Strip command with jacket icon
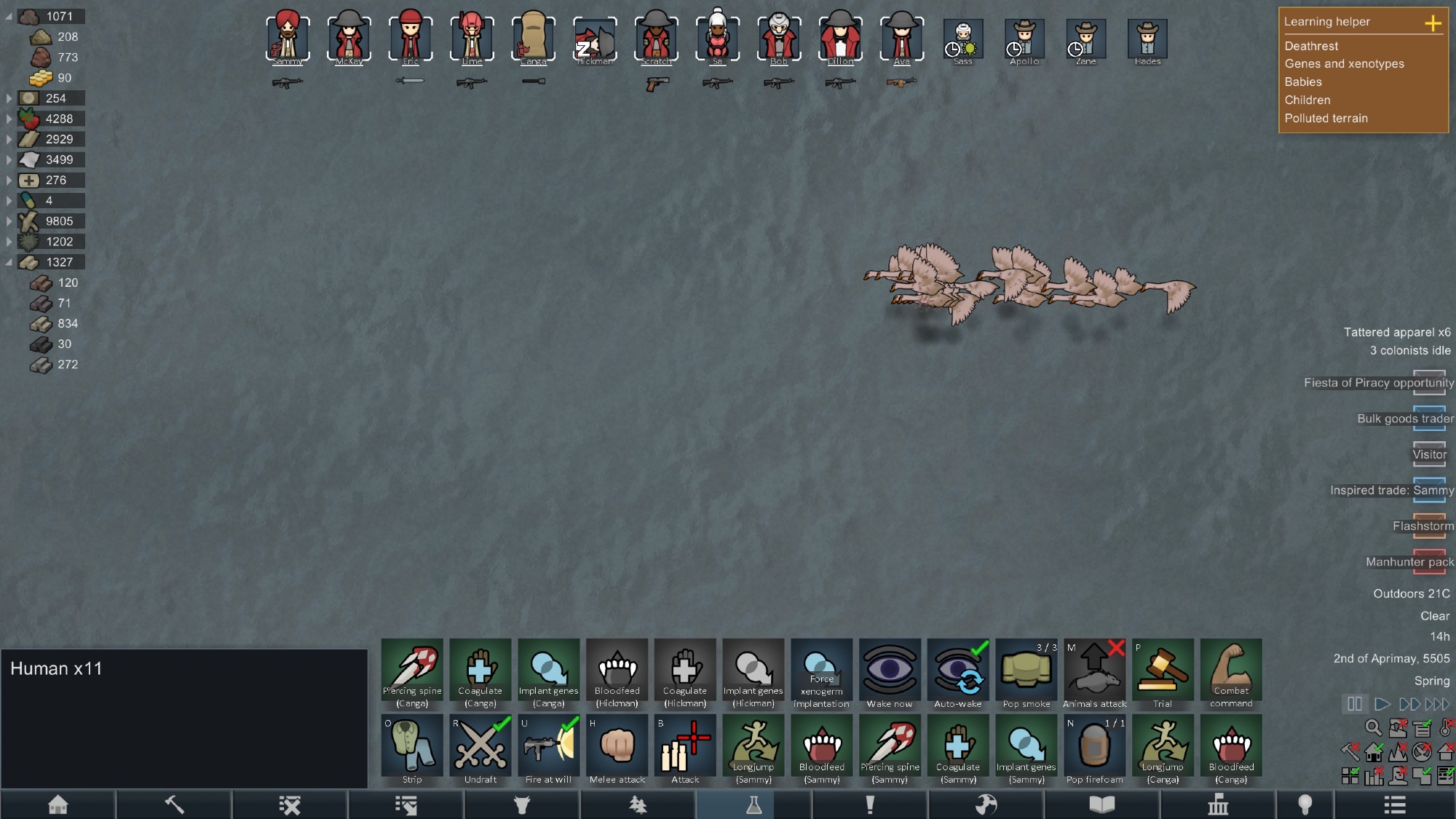 (412, 748)
